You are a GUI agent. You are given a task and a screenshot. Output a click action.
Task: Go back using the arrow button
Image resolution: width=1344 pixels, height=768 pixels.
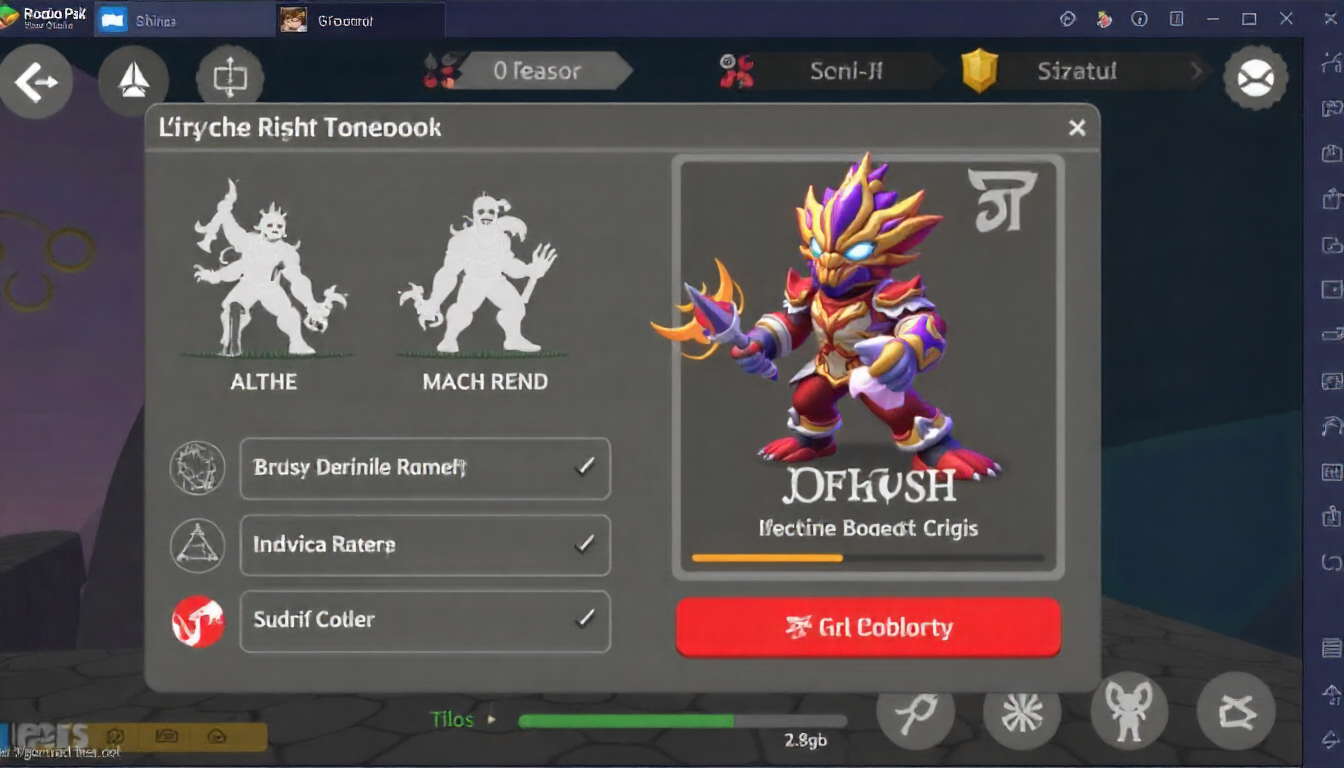coord(36,82)
